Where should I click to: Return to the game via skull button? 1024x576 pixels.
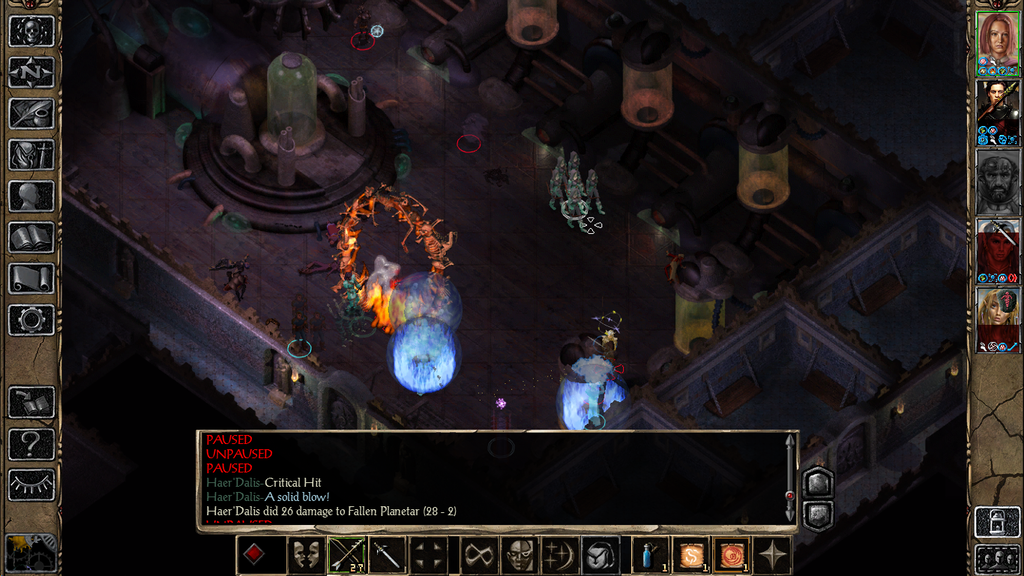coord(31,30)
